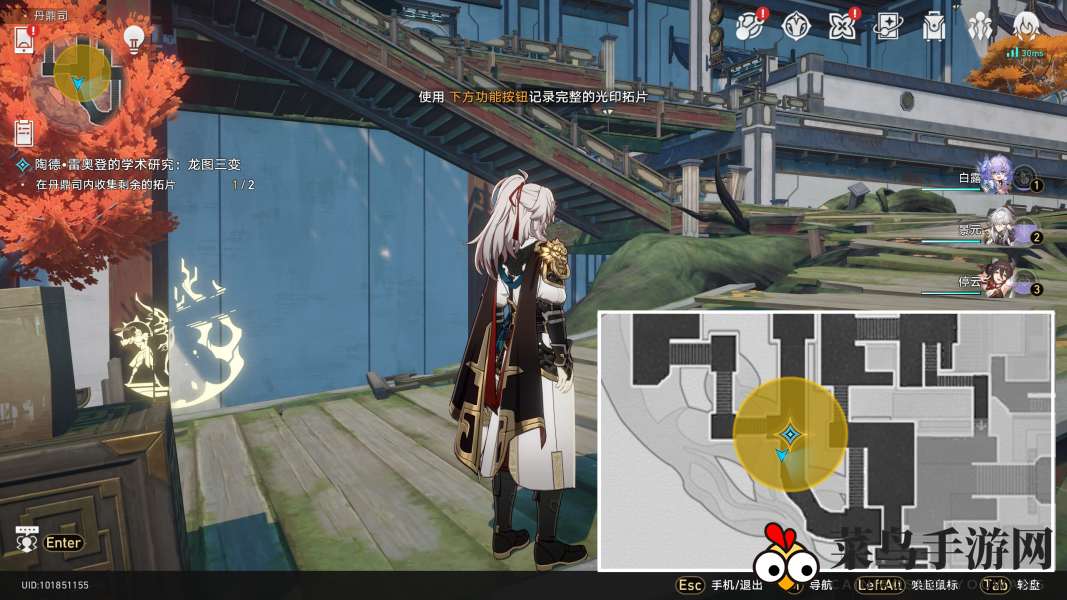1067x600 pixels.
Task: Open the backpack inventory
Action: tap(934, 27)
